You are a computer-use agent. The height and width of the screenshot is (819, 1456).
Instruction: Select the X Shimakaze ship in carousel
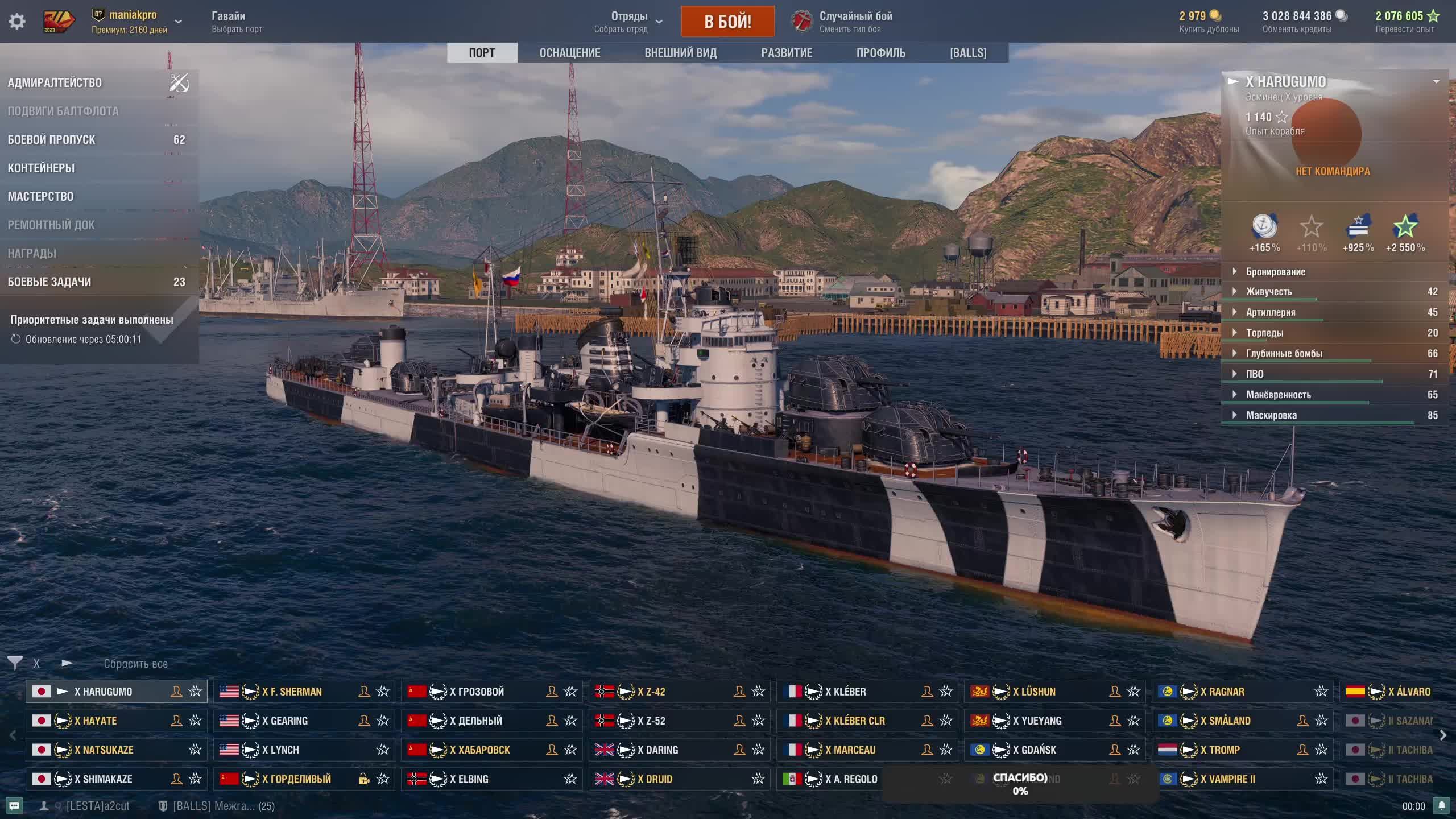point(104,779)
